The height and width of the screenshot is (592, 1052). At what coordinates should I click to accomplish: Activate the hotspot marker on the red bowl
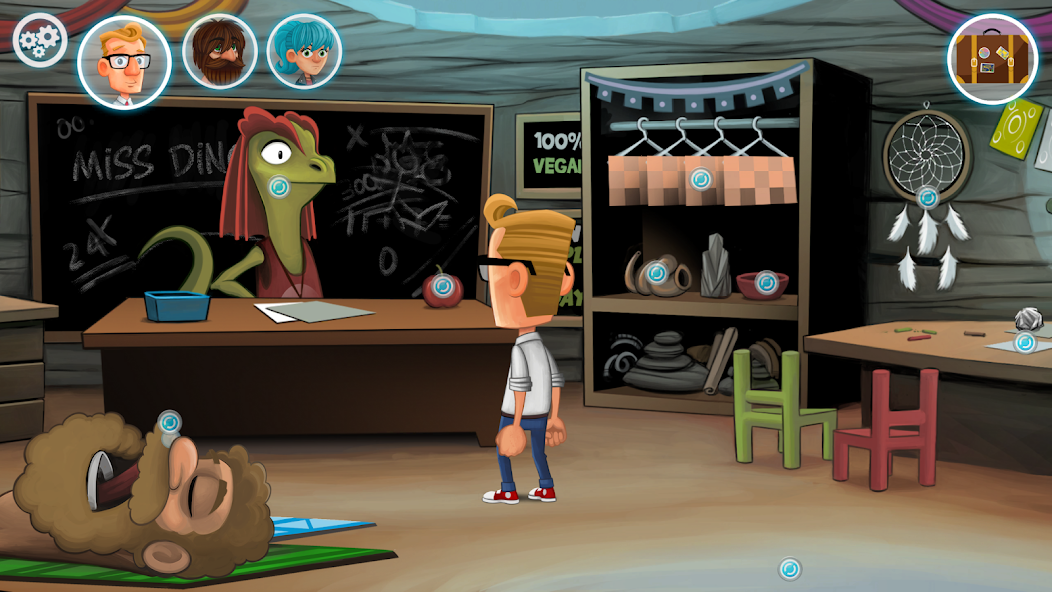click(766, 282)
